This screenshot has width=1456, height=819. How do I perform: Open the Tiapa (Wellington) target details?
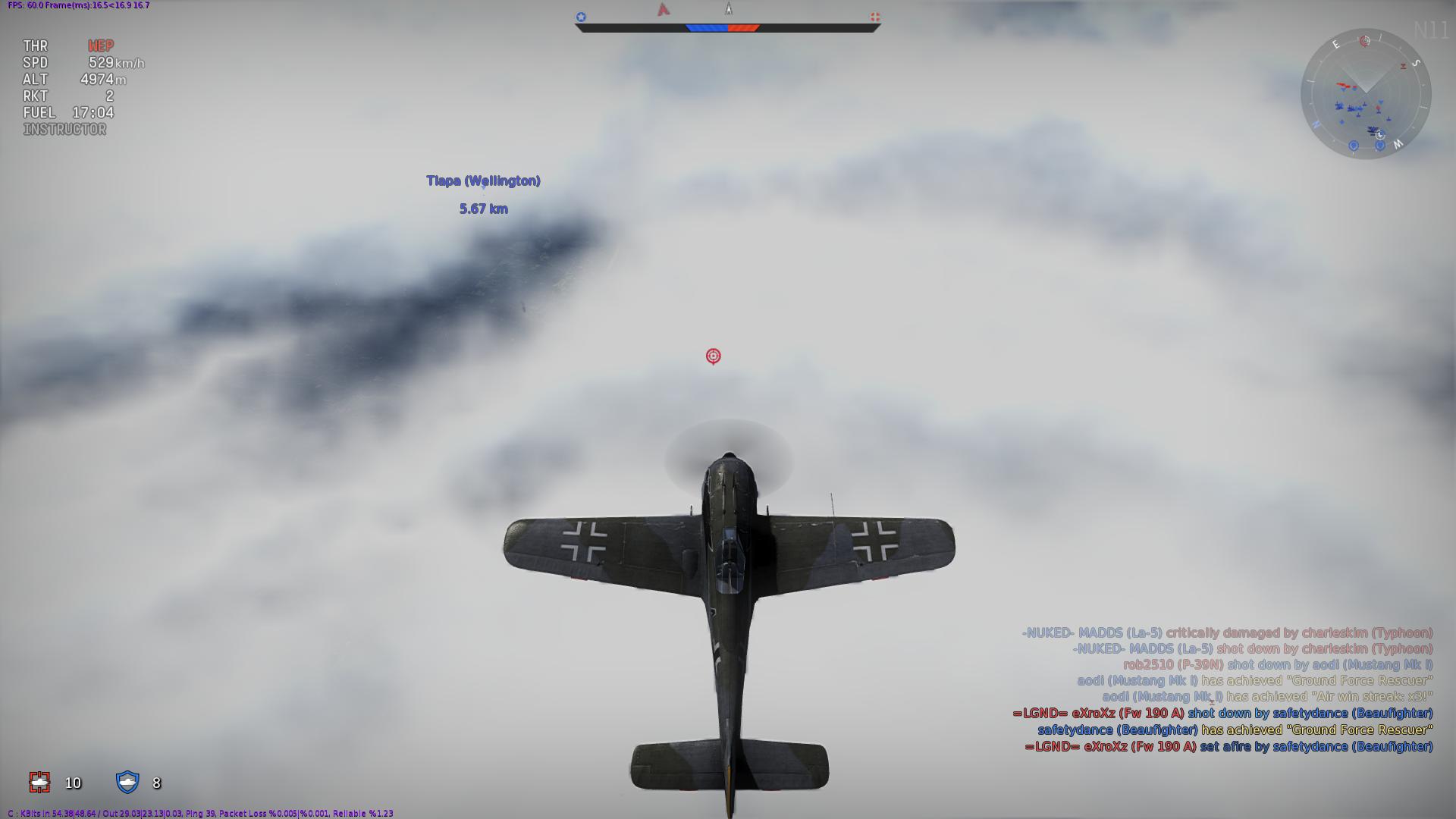click(484, 180)
